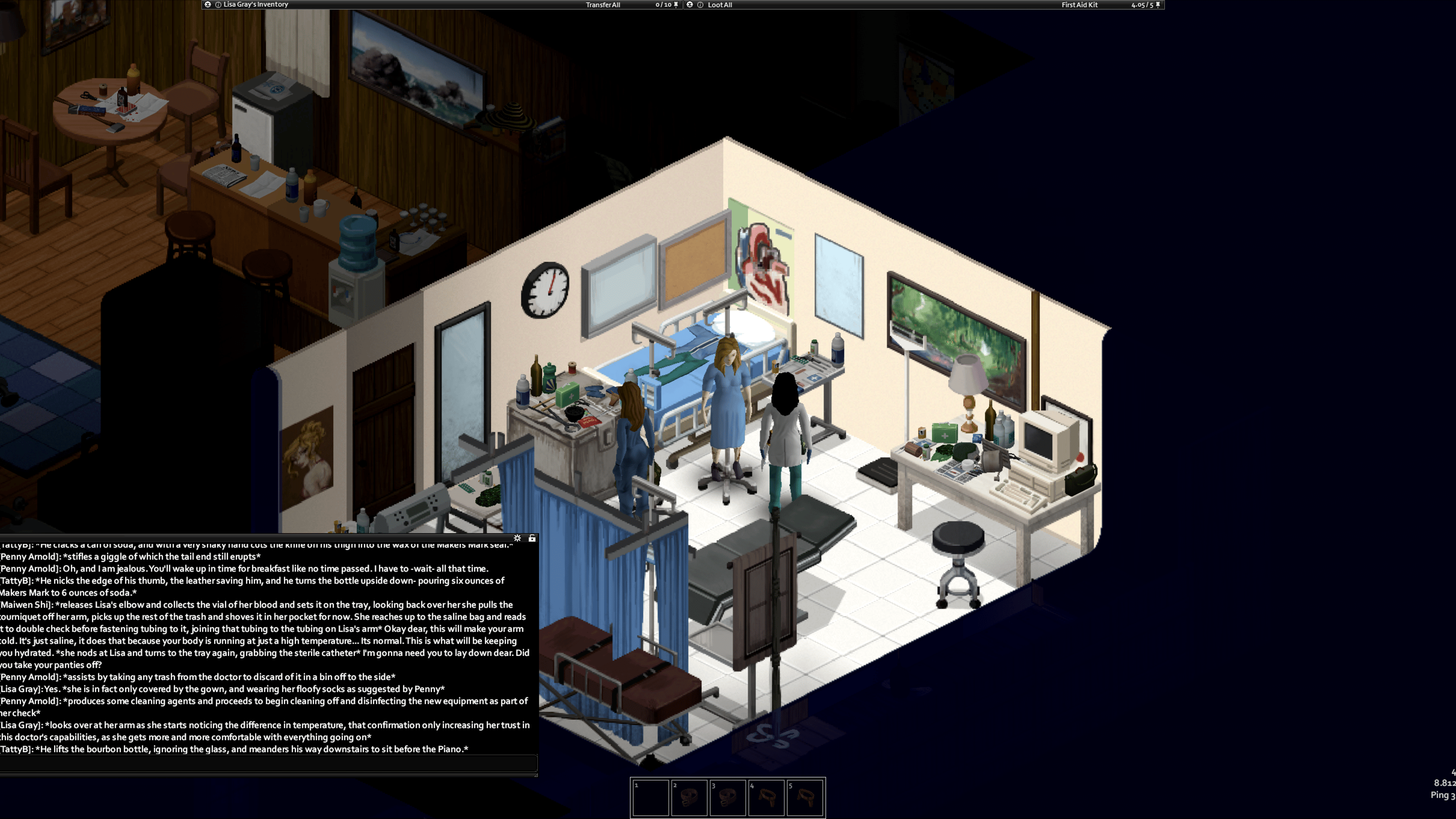
Task: Focus the chat text entry field
Action: (x=268, y=764)
